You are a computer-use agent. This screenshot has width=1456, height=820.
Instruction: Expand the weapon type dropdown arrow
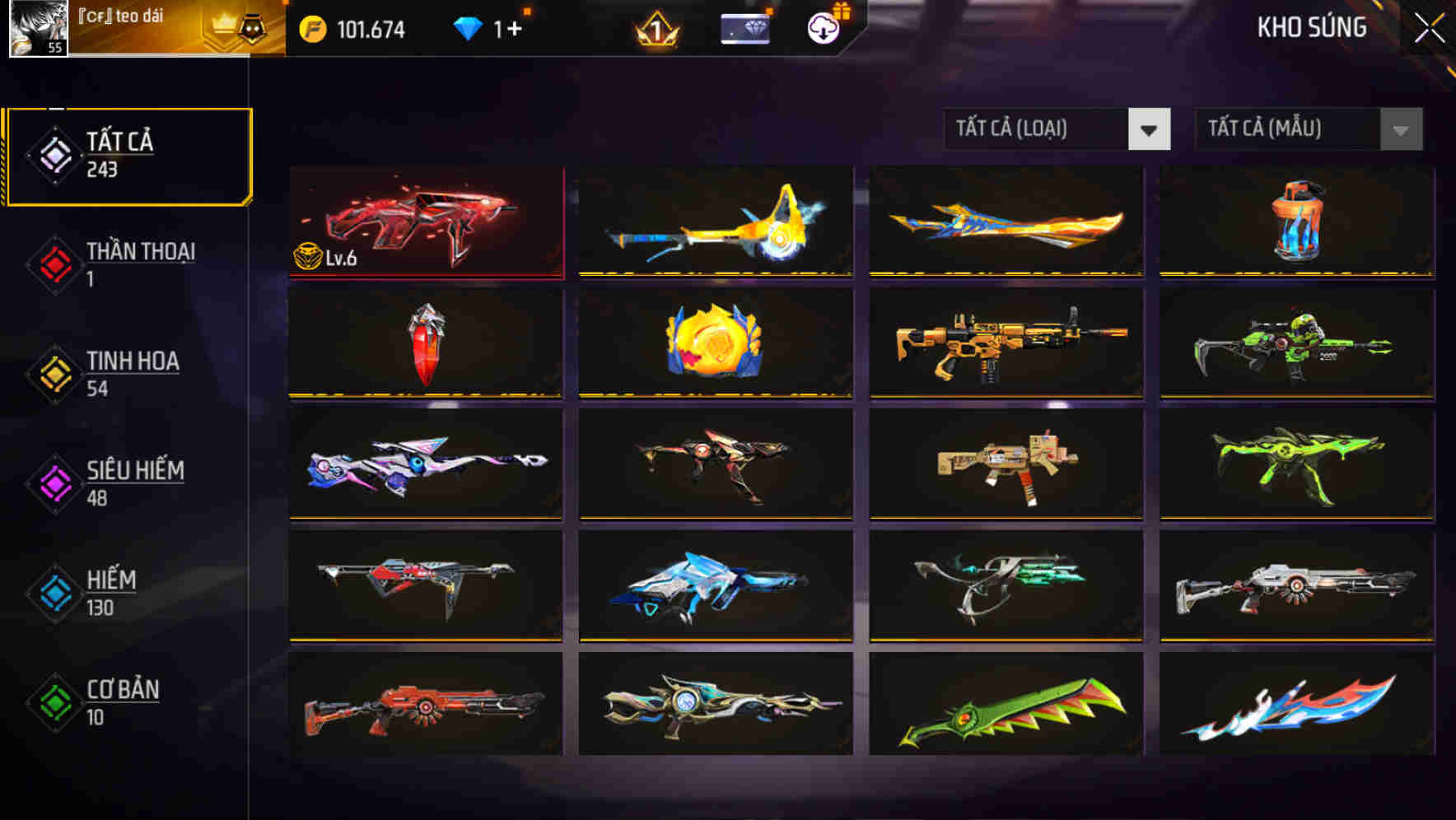tap(1150, 129)
